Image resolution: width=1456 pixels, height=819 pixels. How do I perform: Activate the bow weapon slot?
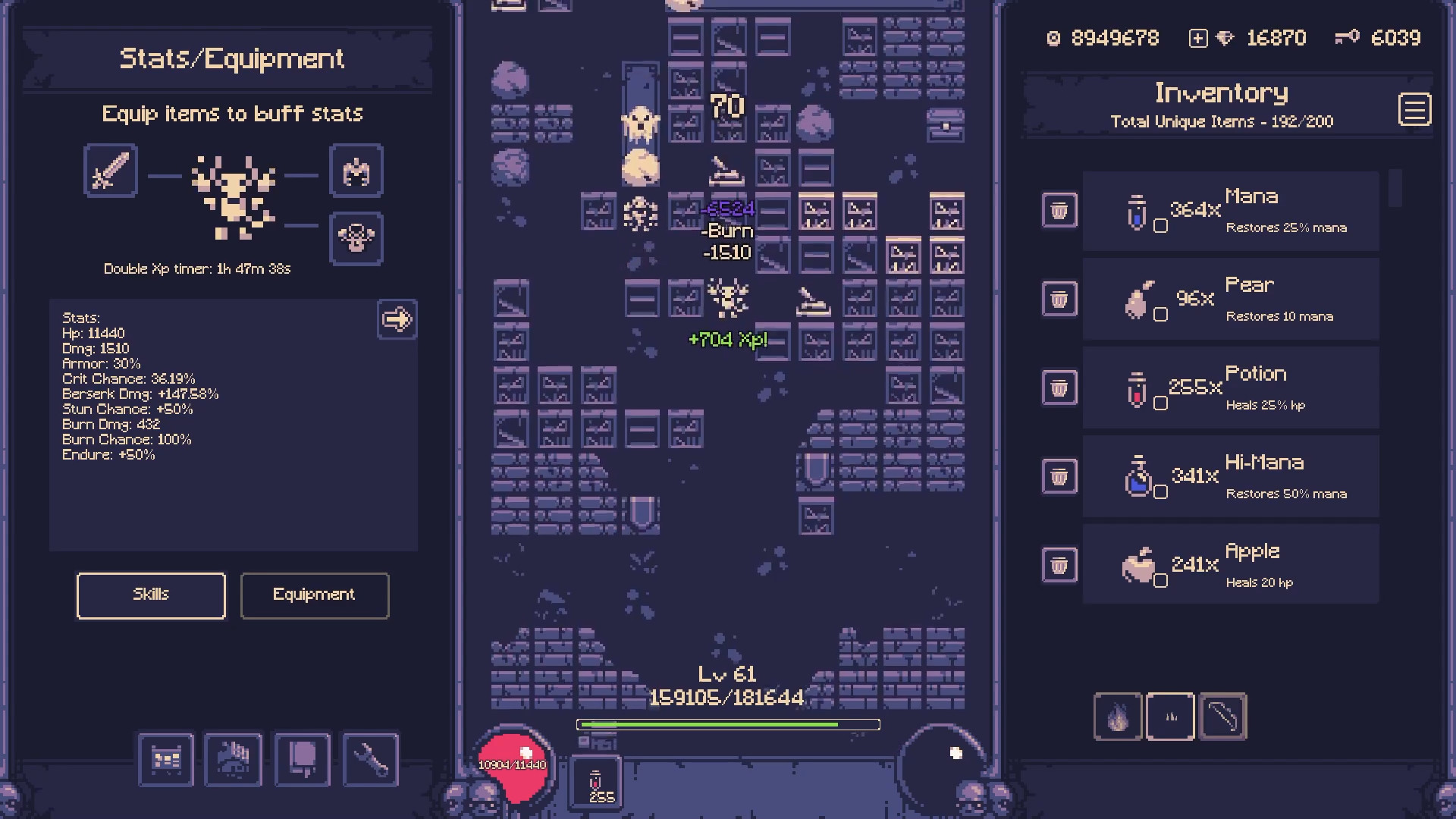(1223, 717)
